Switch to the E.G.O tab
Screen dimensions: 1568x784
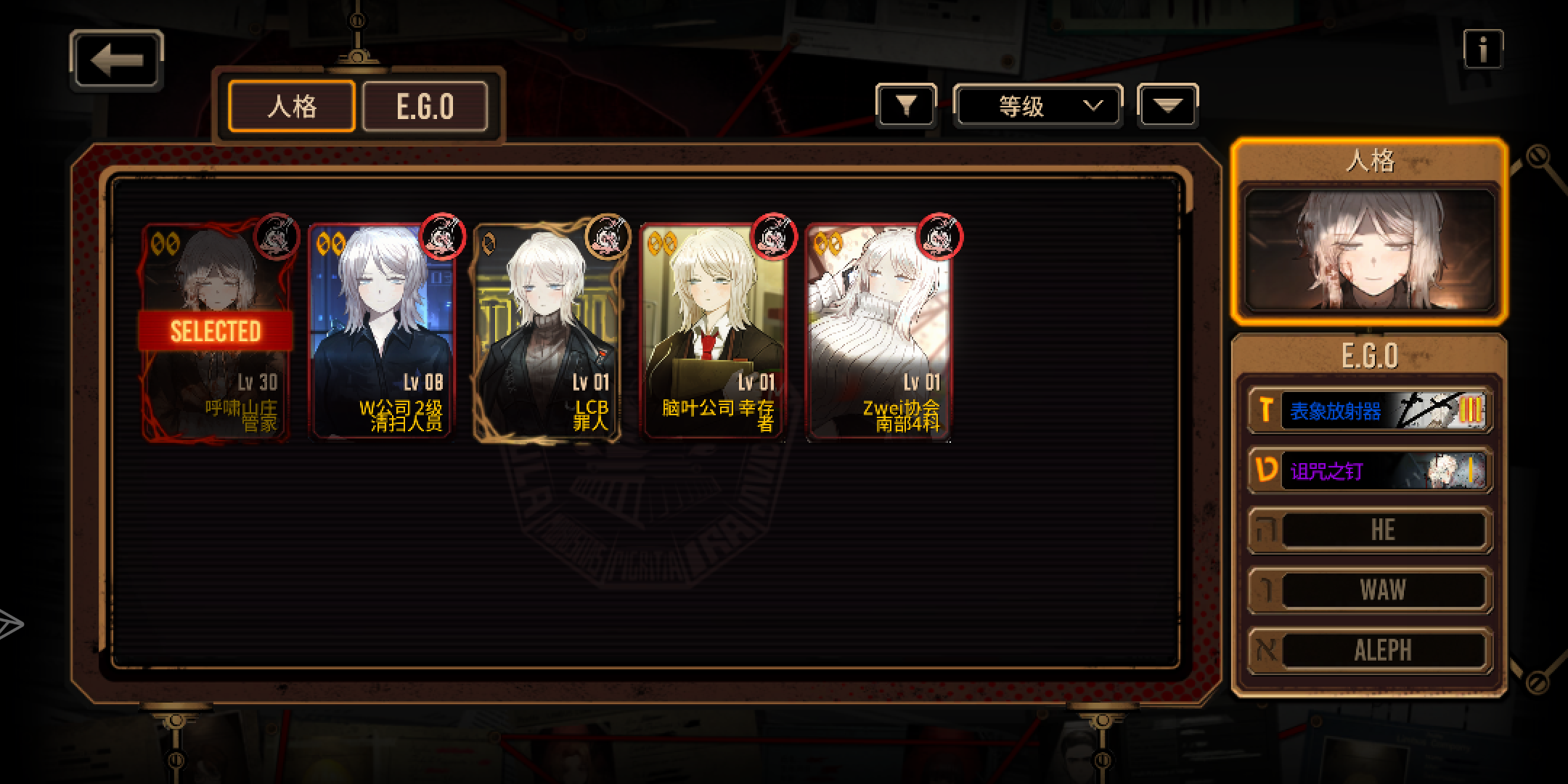tap(425, 107)
